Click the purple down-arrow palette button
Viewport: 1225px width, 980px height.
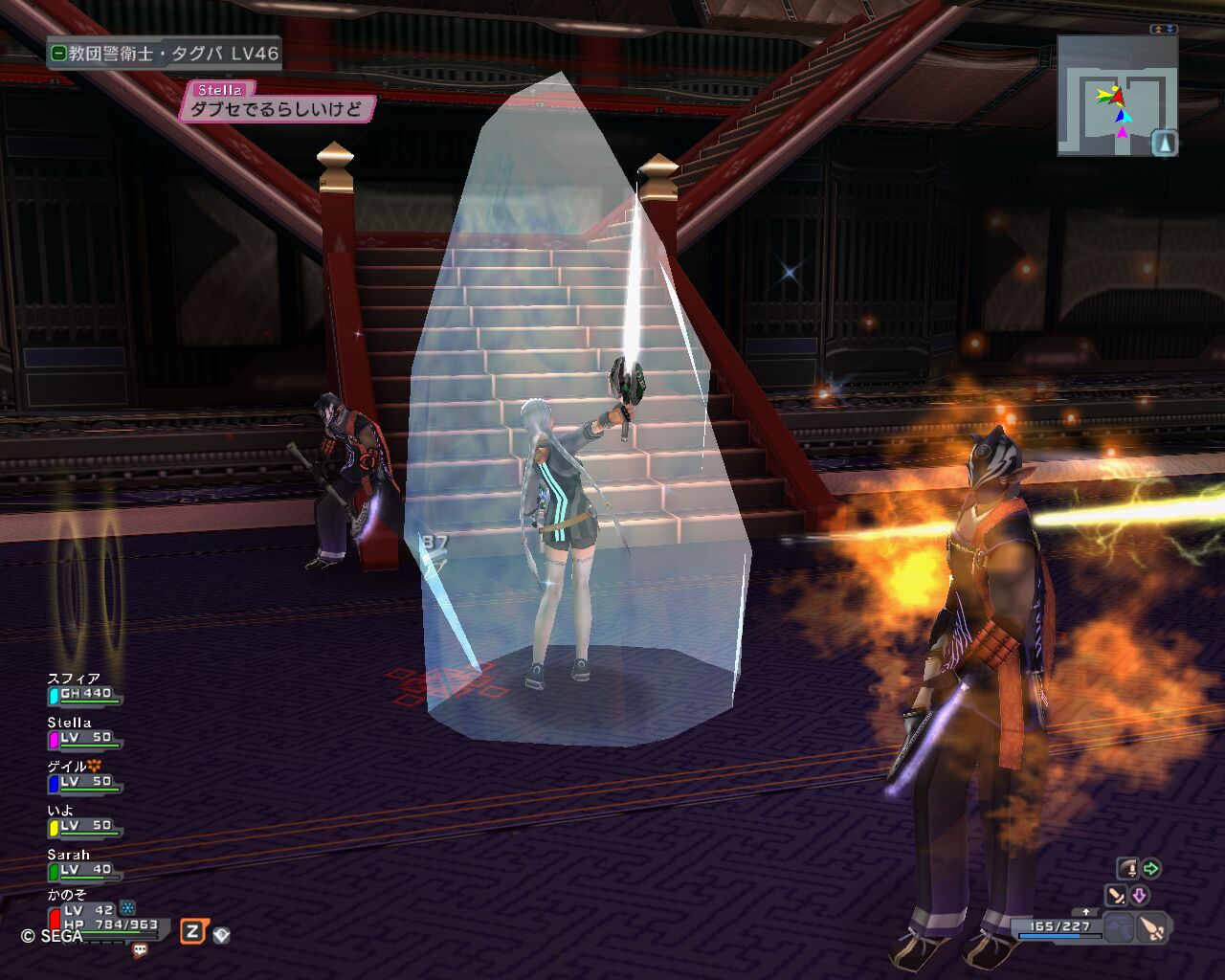tap(1140, 896)
